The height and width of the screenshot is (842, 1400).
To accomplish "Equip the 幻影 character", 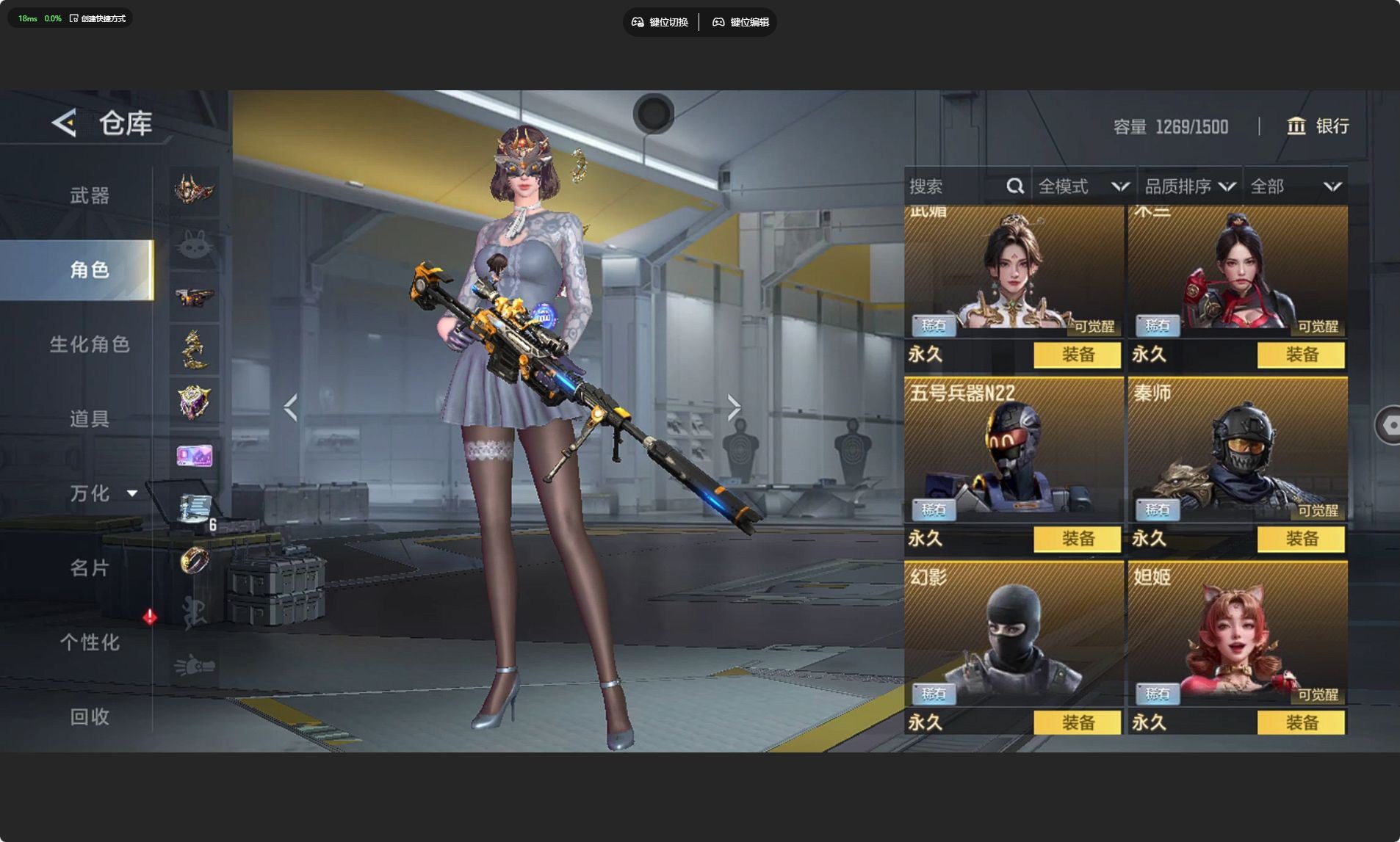I will coord(1077,723).
